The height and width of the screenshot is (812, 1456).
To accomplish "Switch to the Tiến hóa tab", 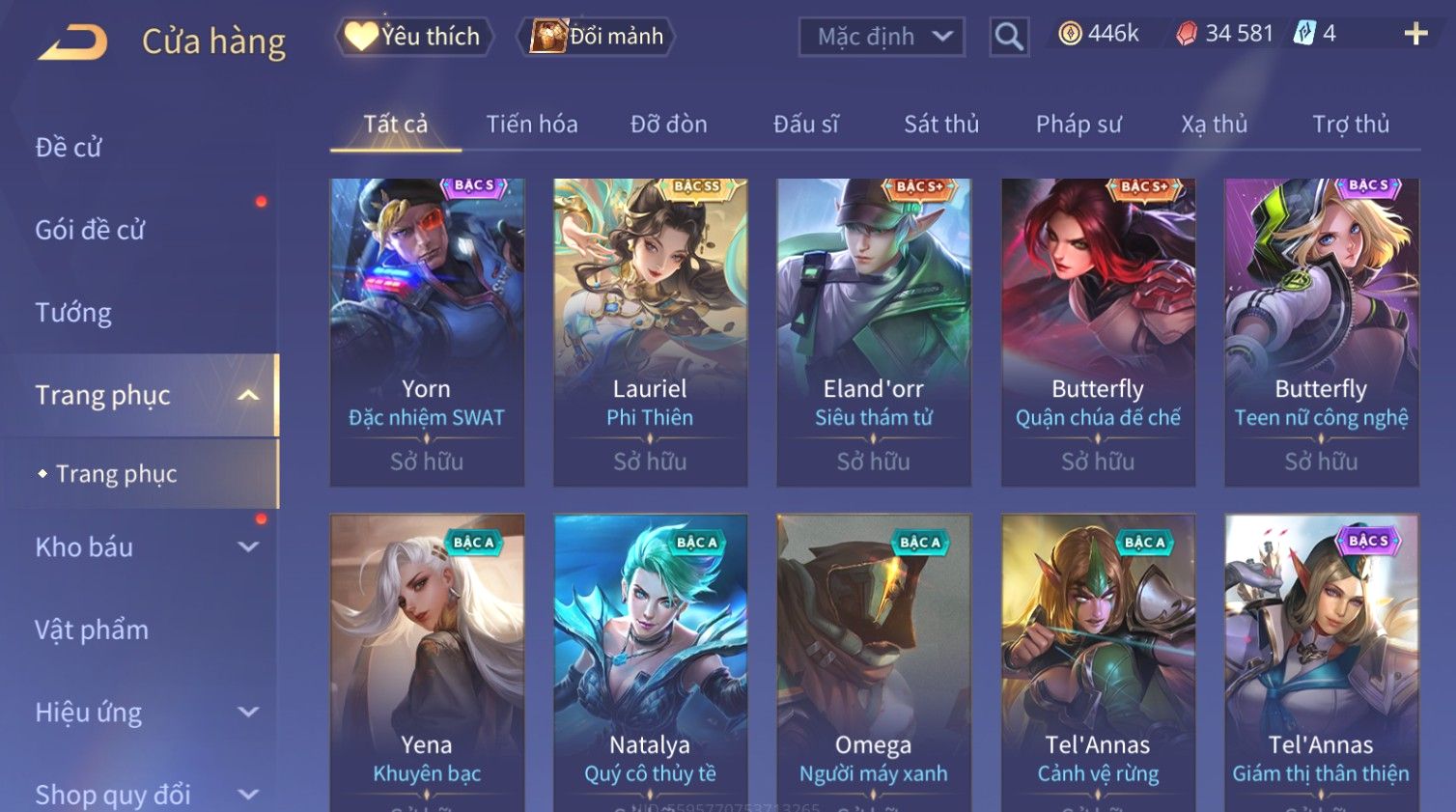I will point(532,125).
